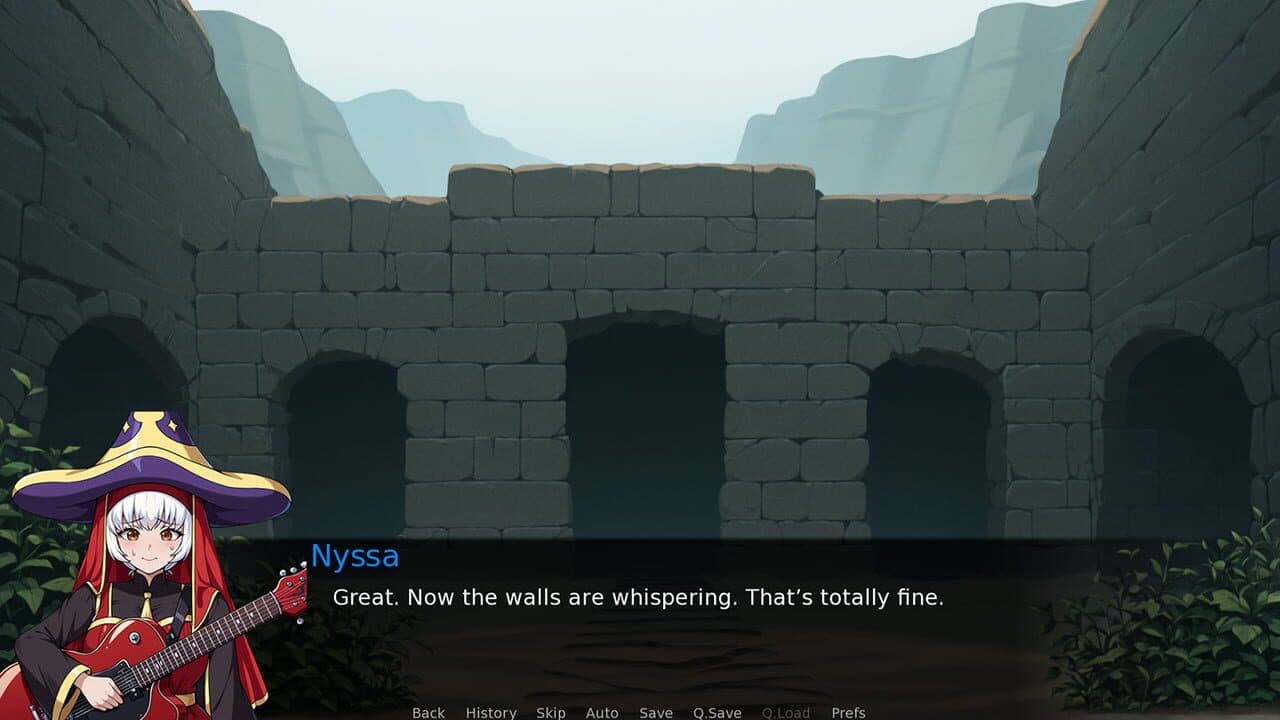Open the dialogue History screen
The image size is (1280, 720).
click(x=489, y=713)
